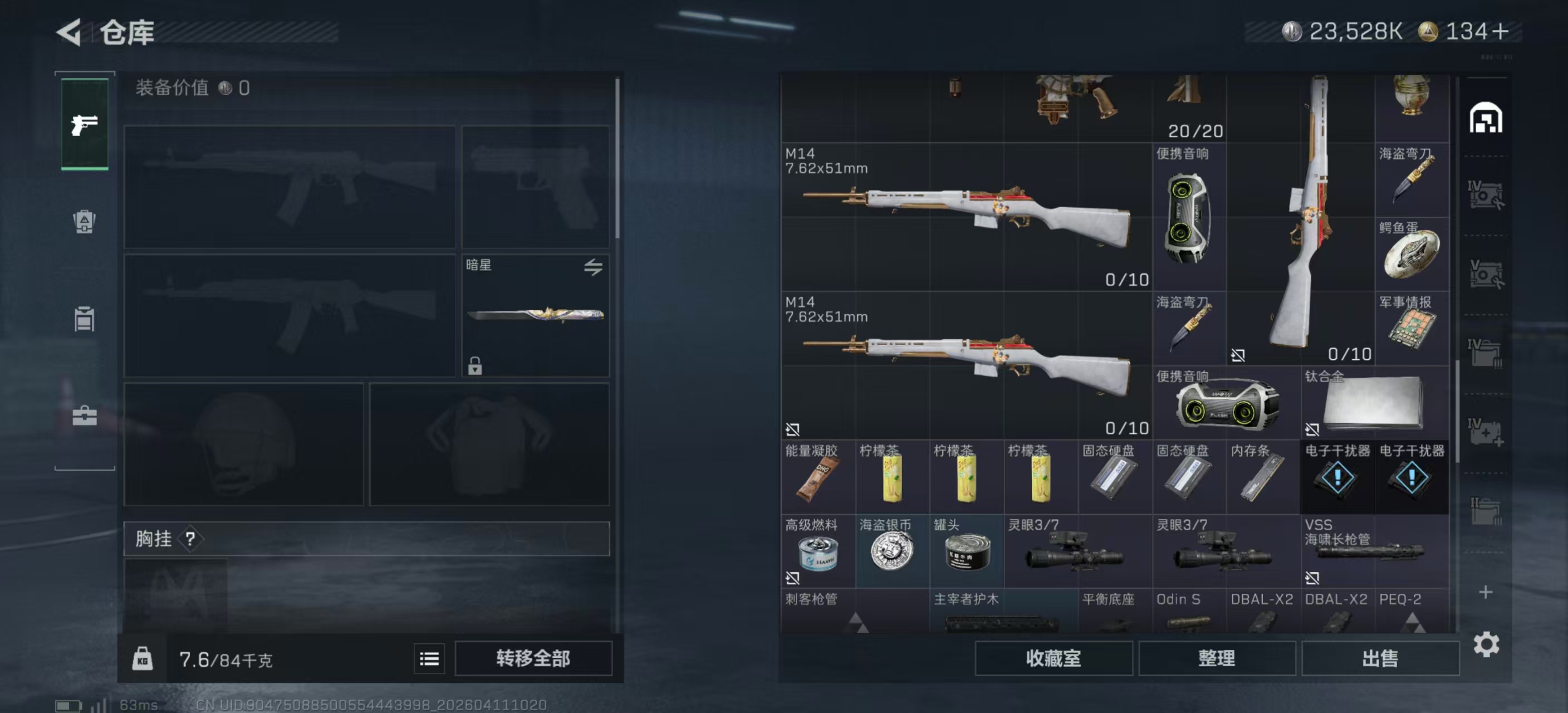
Task: Click 转移全部 to transfer everything
Action: click(x=533, y=658)
